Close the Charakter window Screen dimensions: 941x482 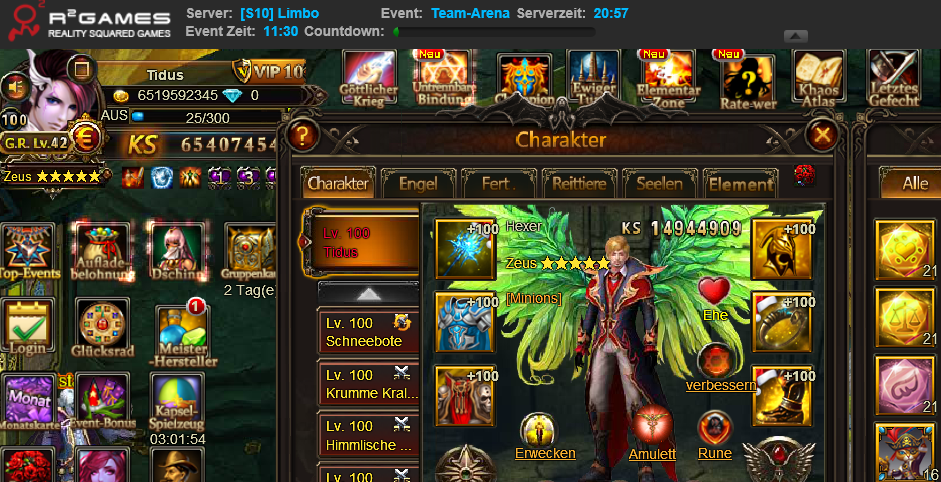822,135
